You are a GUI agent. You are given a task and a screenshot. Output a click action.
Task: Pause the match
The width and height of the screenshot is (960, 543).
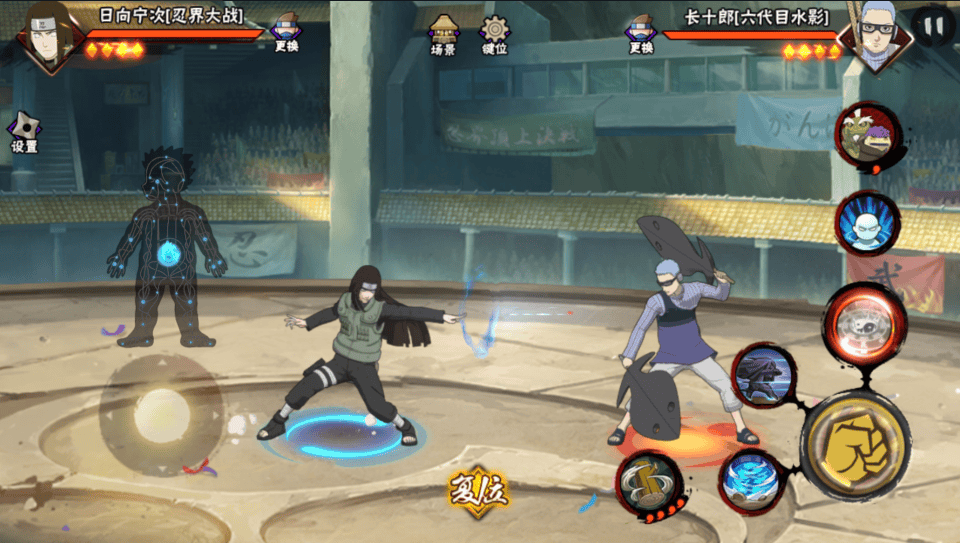pos(932,24)
